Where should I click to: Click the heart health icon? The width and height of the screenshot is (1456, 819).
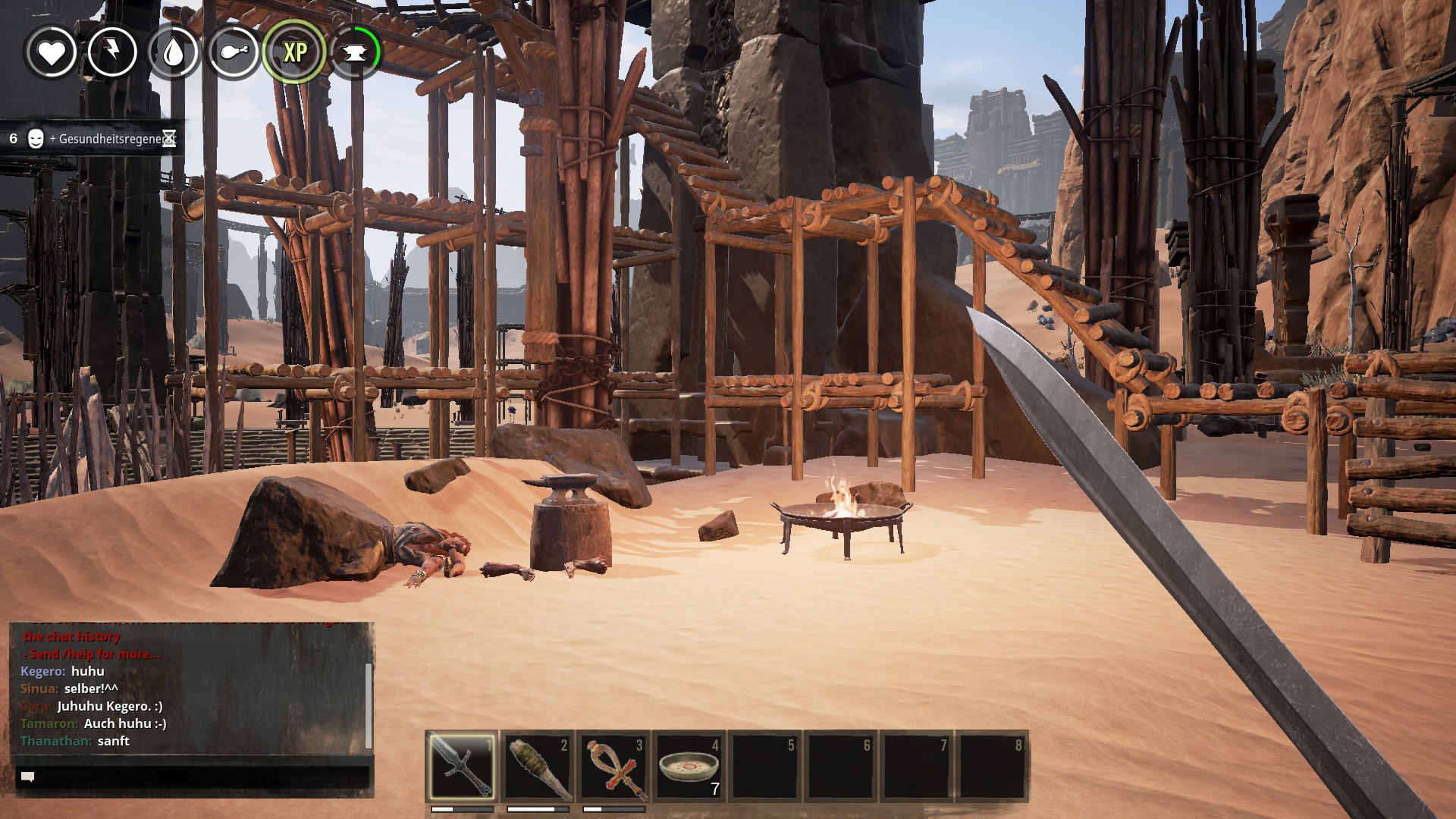[x=52, y=52]
